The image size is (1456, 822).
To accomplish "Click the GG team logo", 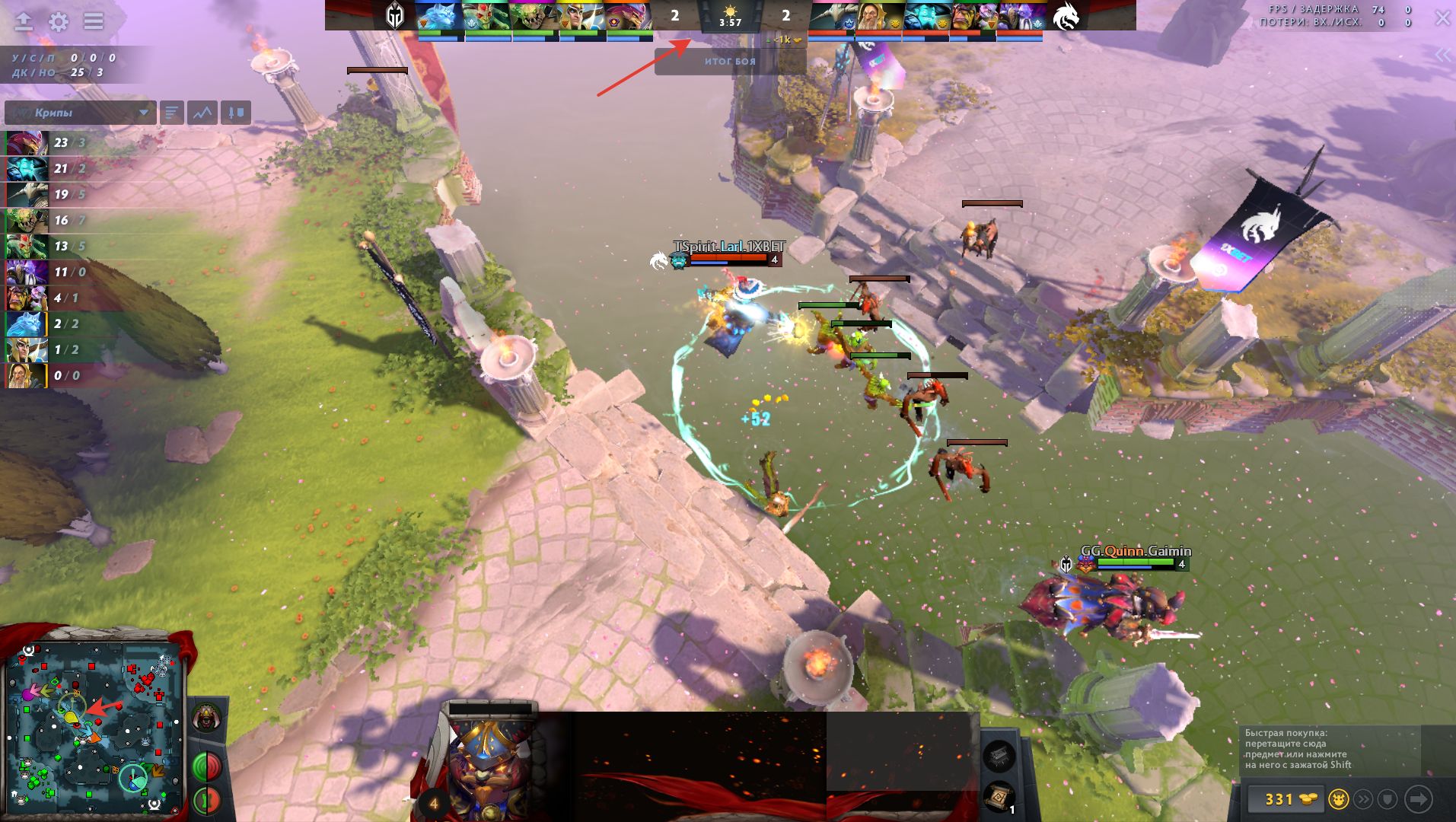I will [x=394, y=16].
